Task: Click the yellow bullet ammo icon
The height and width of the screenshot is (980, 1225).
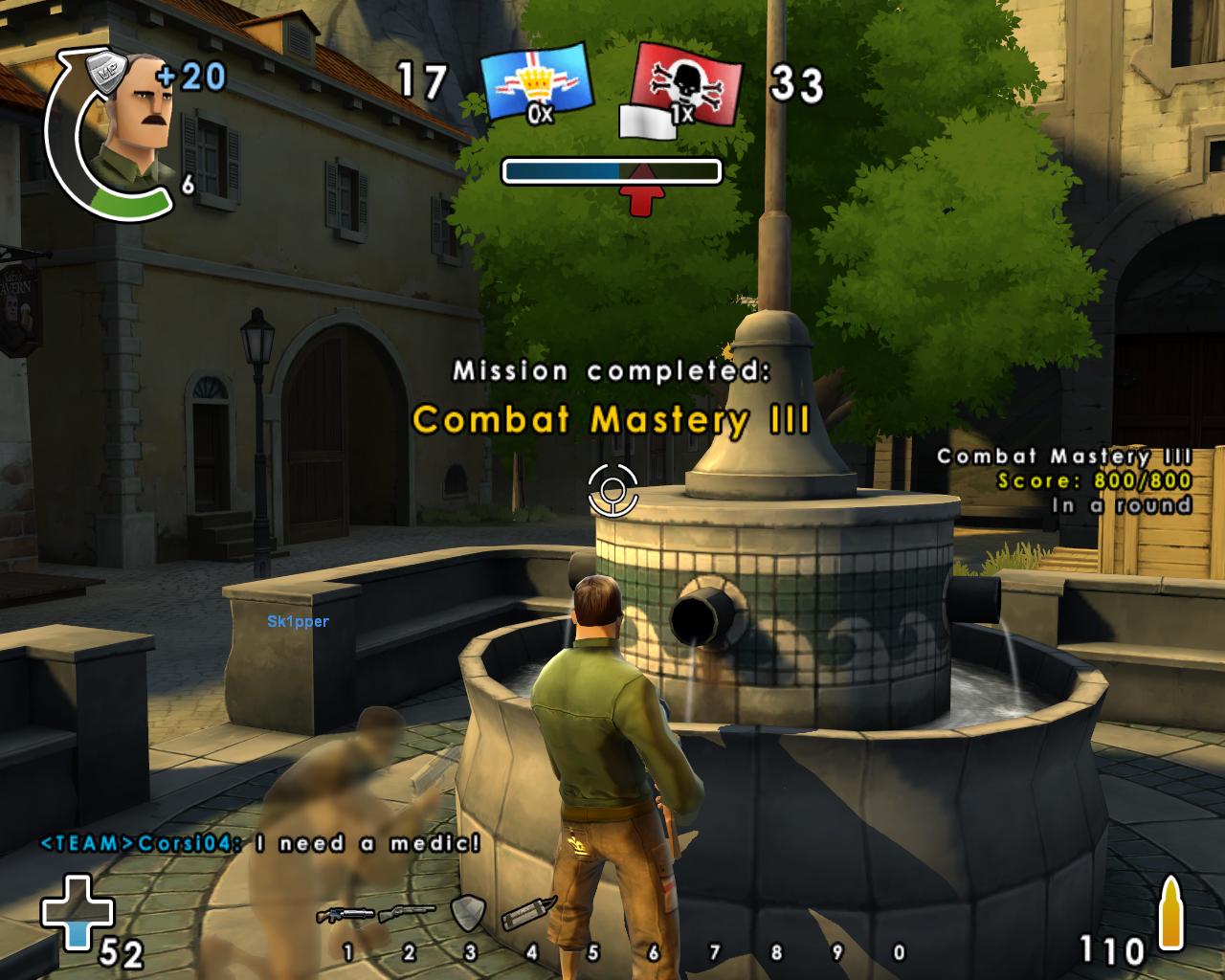Action: coord(1170,916)
